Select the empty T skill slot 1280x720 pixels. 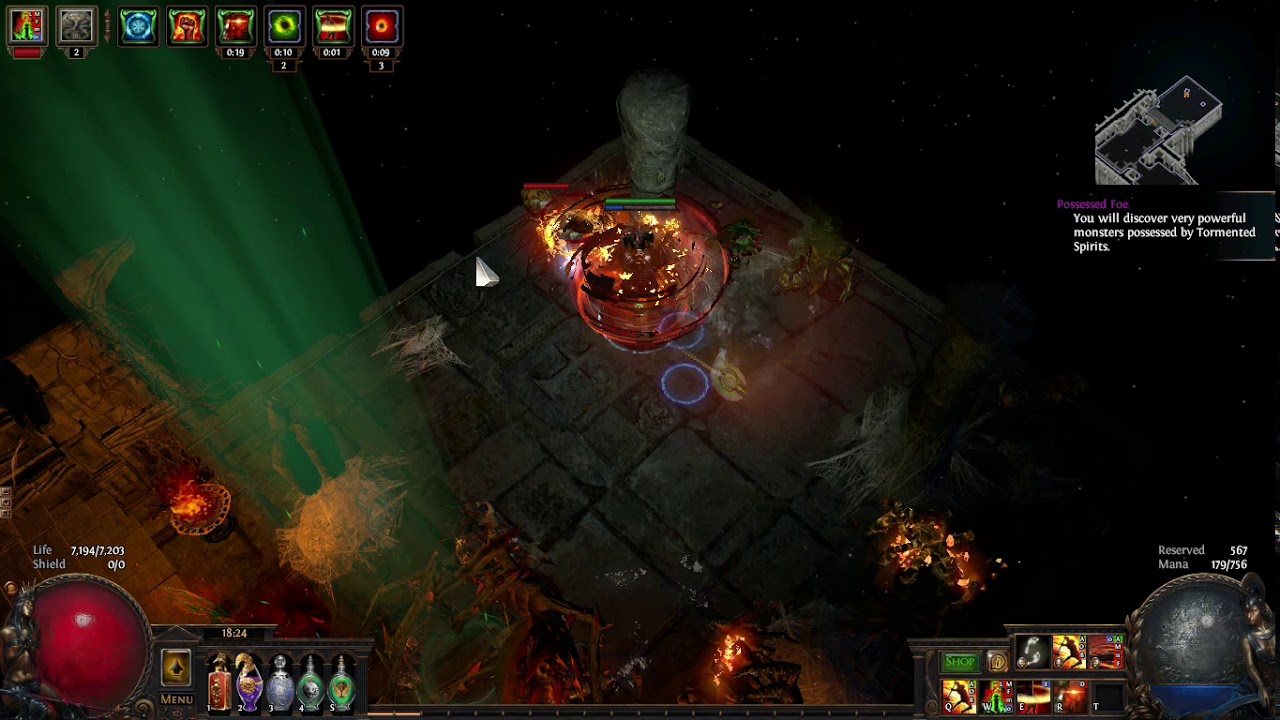(1107, 696)
